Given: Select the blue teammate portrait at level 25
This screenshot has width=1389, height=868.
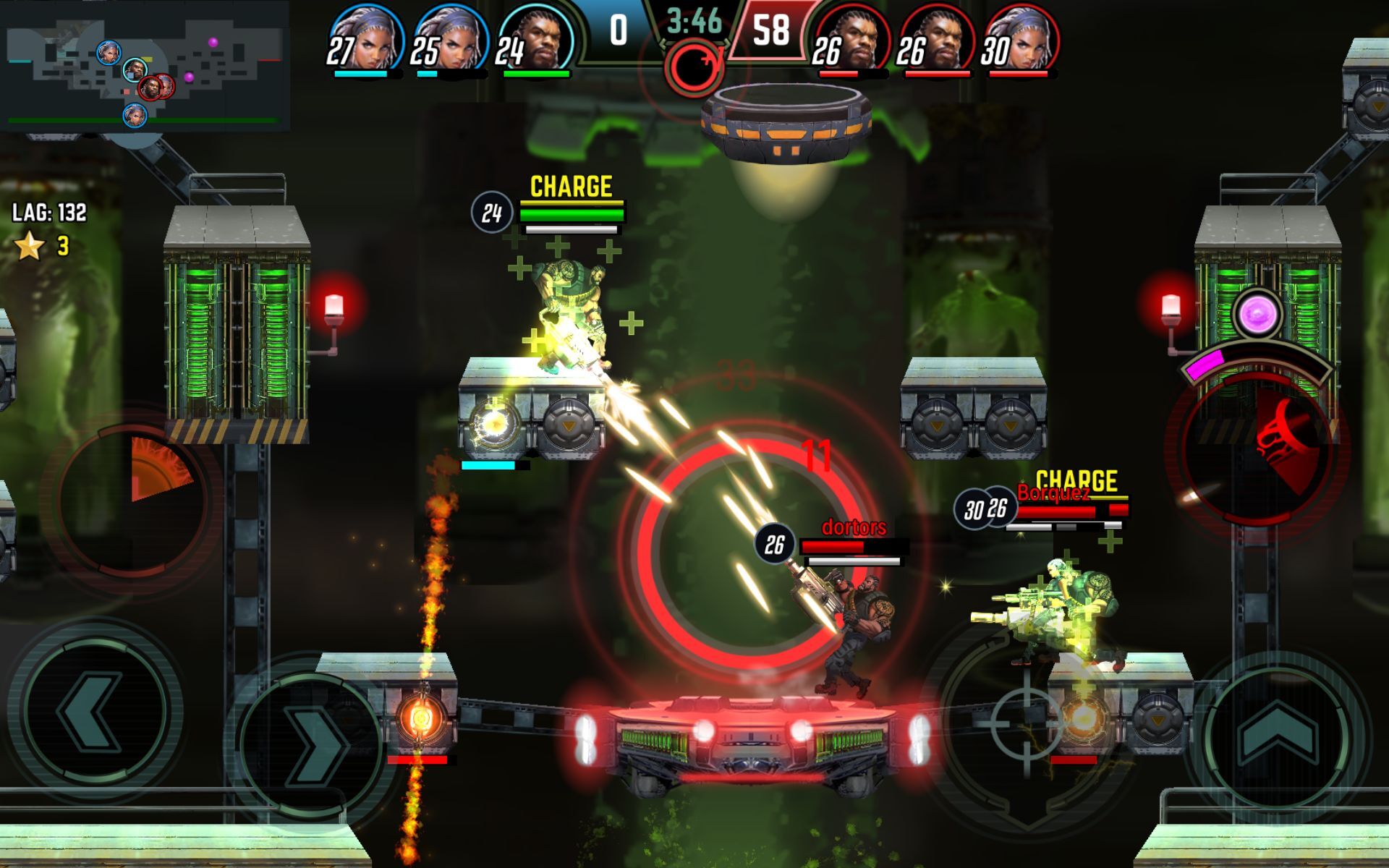Looking at the screenshot, I should 450,41.
